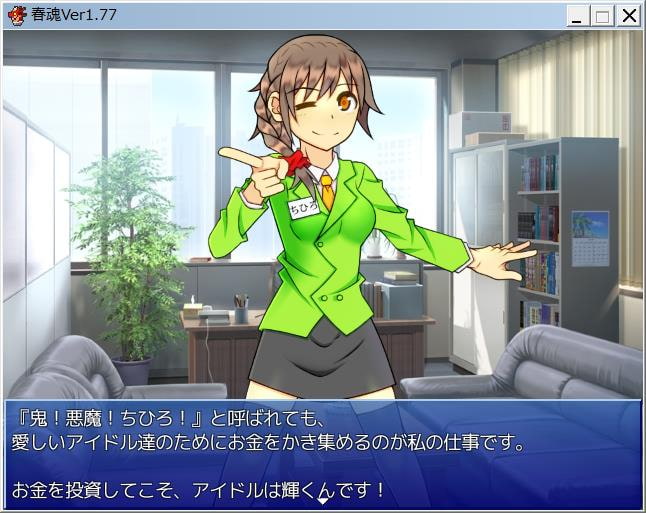Viewport: 646px width, 513px height.
Task: Advance the dialogue via the message box
Action: tap(322, 453)
